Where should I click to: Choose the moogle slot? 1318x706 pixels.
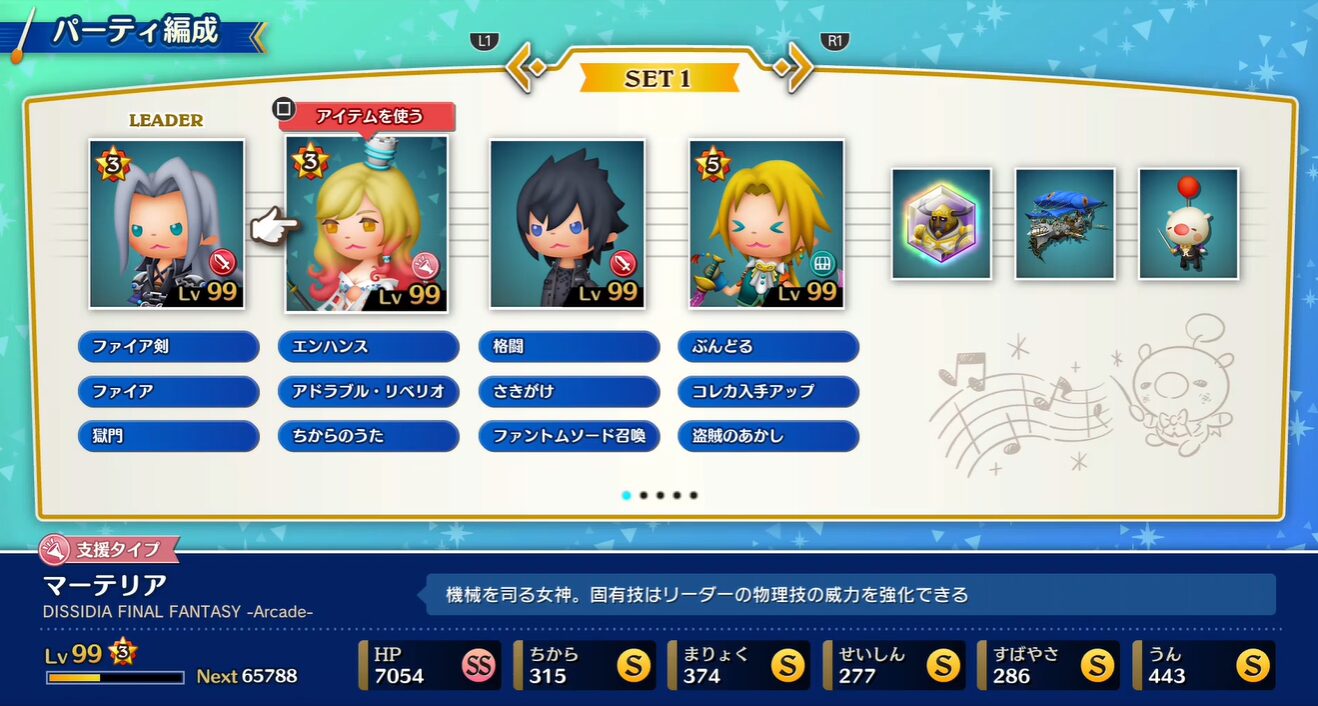[x=1189, y=224]
